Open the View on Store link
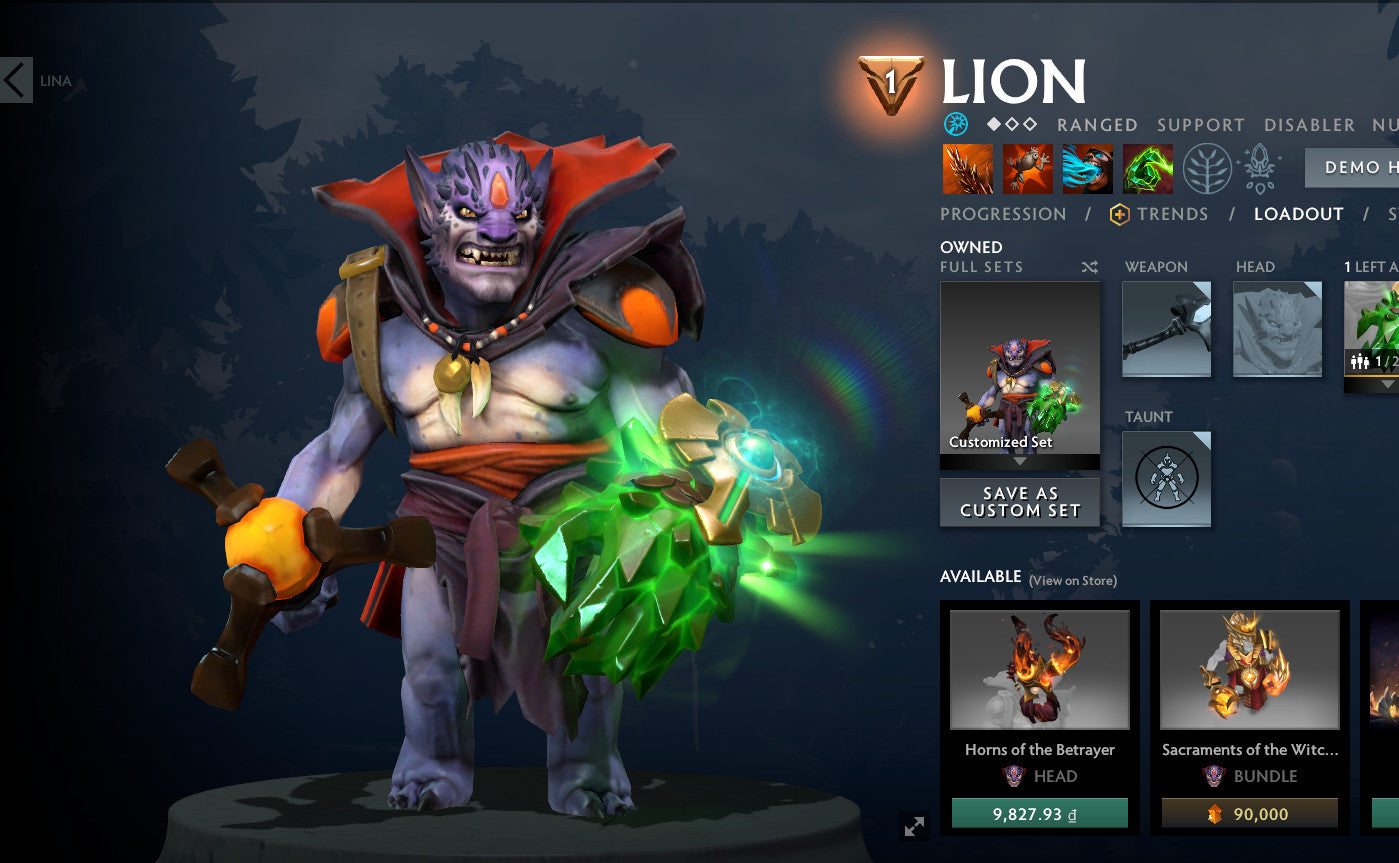Image resolution: width=1399 pixels, height=863 pixels. 1074,578
